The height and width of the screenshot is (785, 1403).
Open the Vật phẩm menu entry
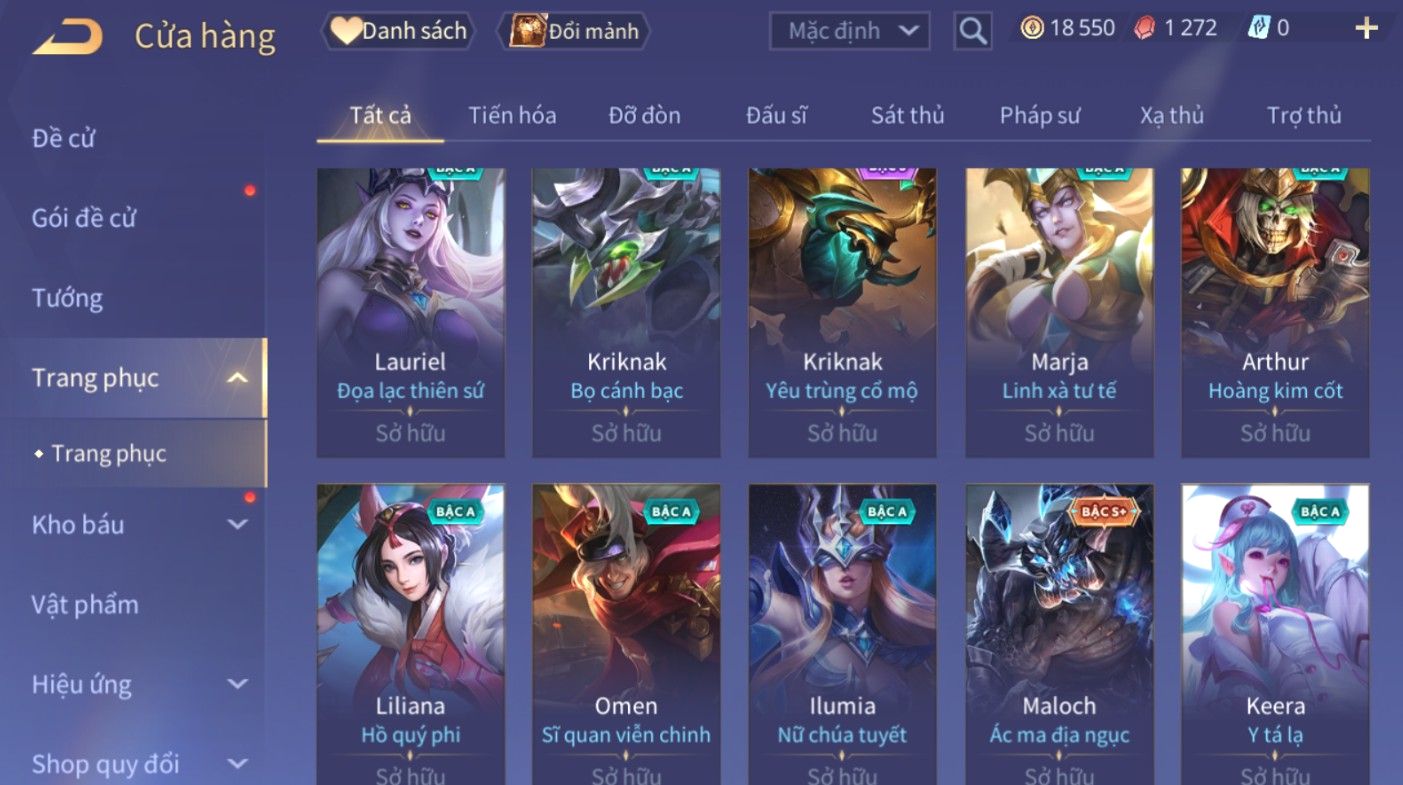pyautogui.click(x=85, y=604)
